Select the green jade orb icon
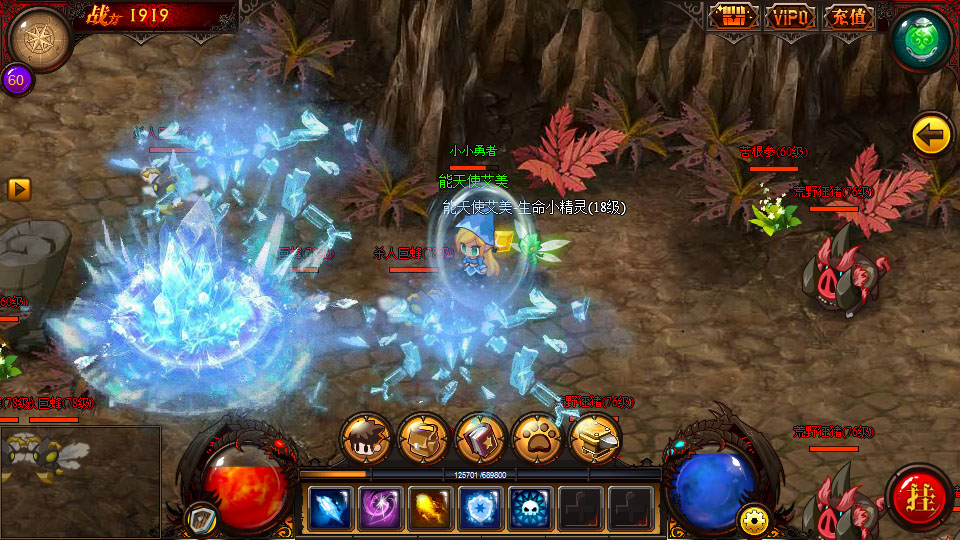This screenshot has width=960, height=540. pos(921,39)
